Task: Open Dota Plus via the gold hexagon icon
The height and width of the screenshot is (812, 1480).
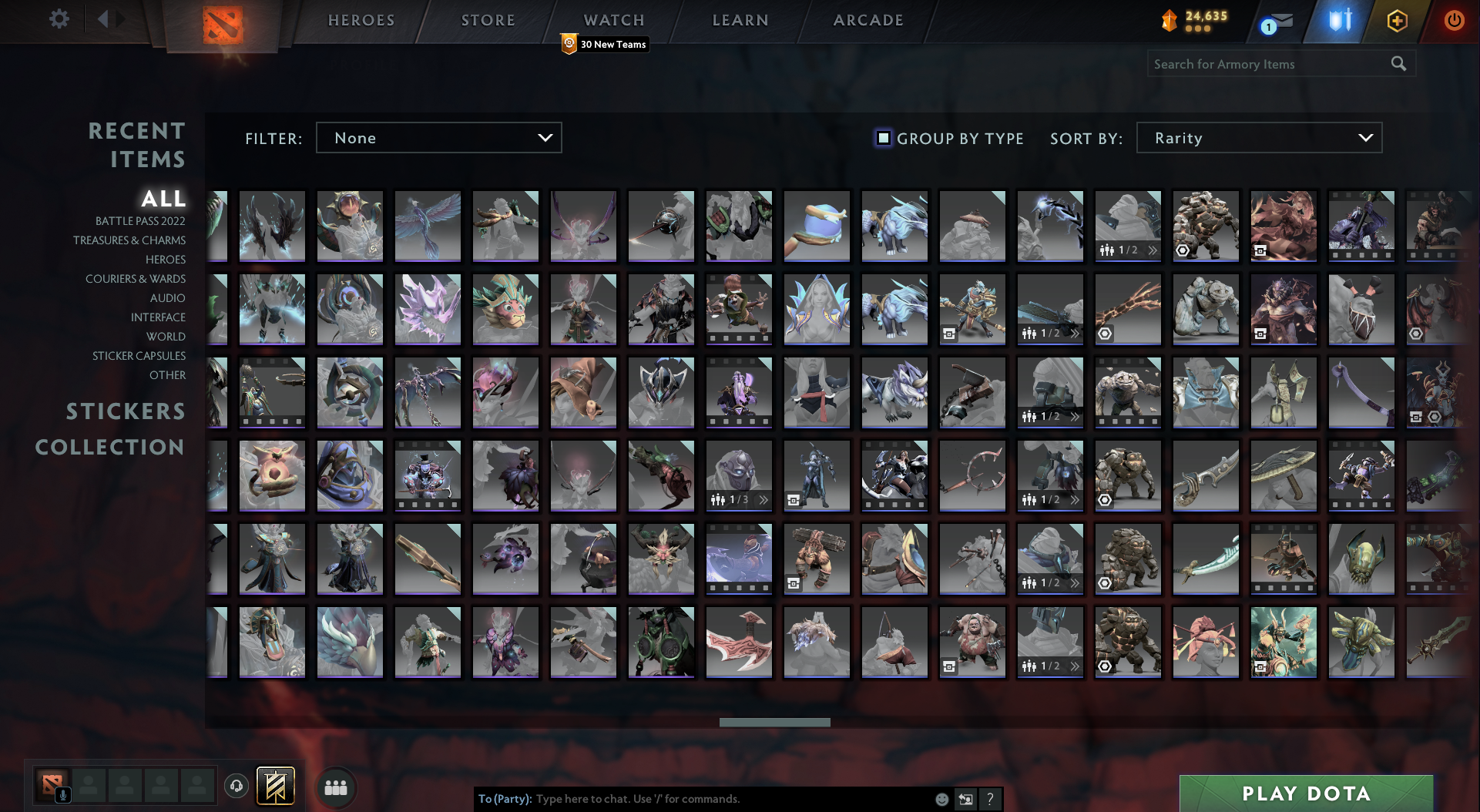Action: point(1397,21)
